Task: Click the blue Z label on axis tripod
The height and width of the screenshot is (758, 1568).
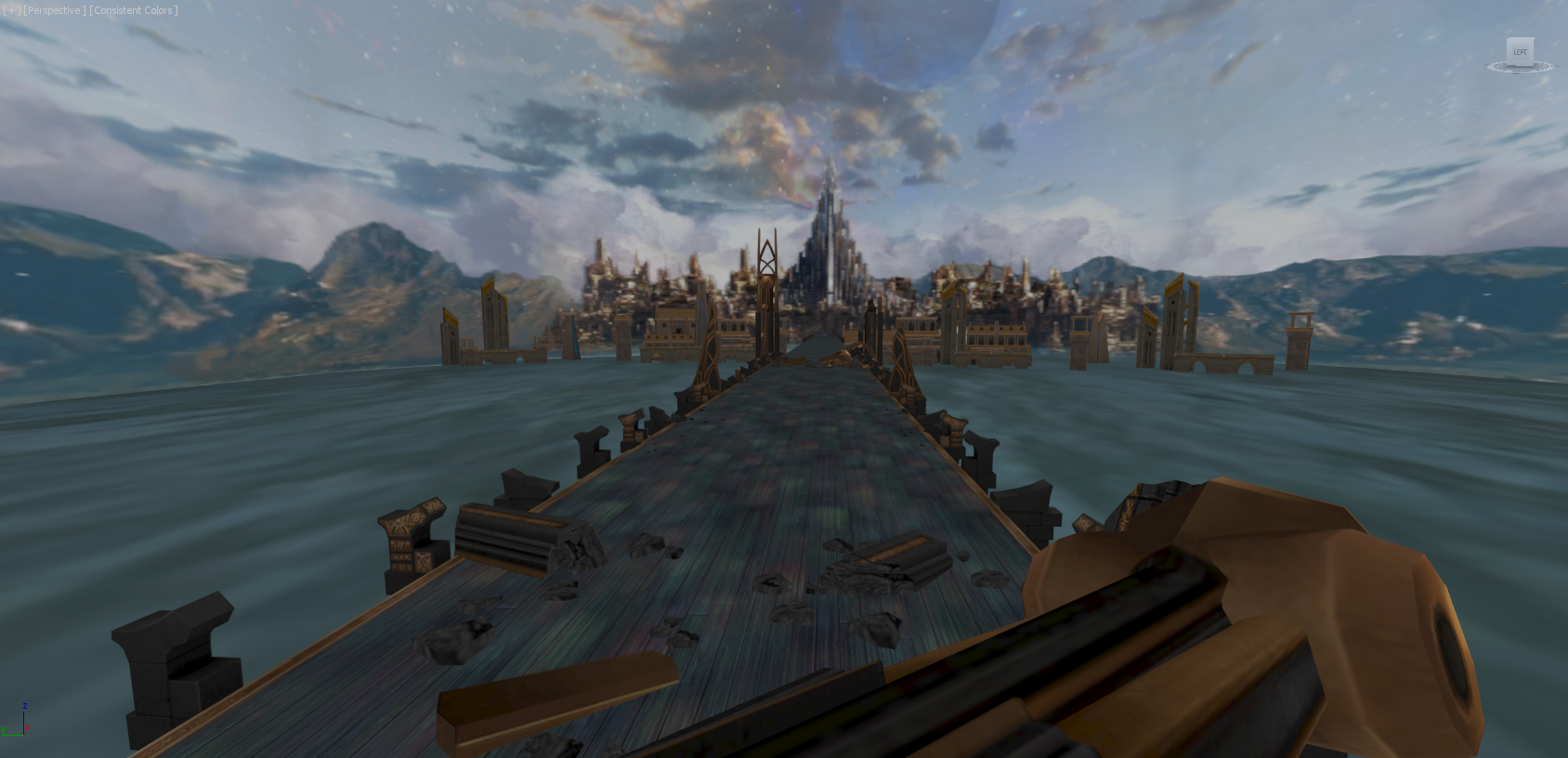Action: point(25,706)
